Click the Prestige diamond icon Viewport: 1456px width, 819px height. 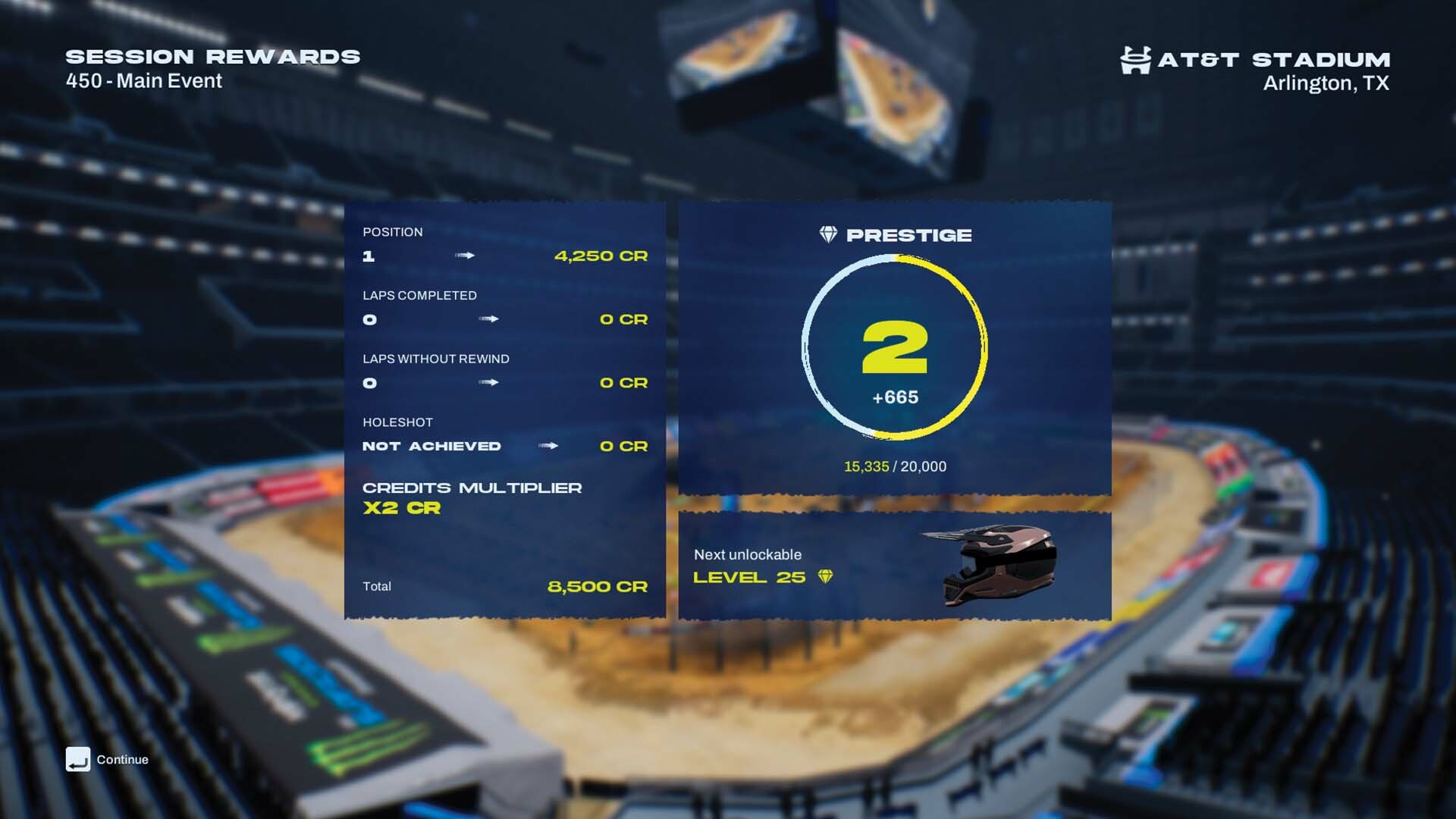829,234
